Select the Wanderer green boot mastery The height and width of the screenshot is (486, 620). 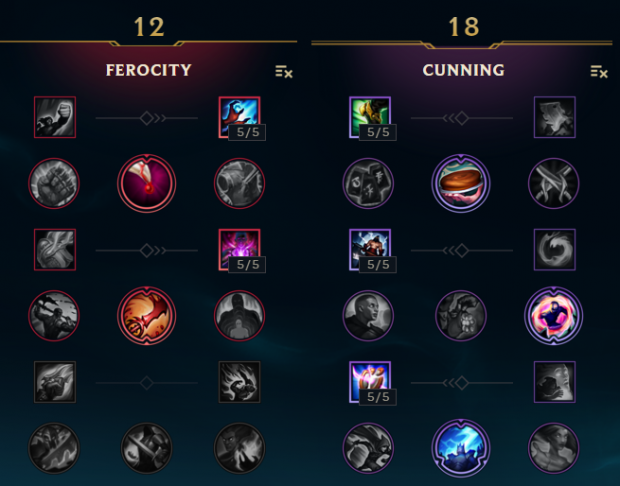368,115
